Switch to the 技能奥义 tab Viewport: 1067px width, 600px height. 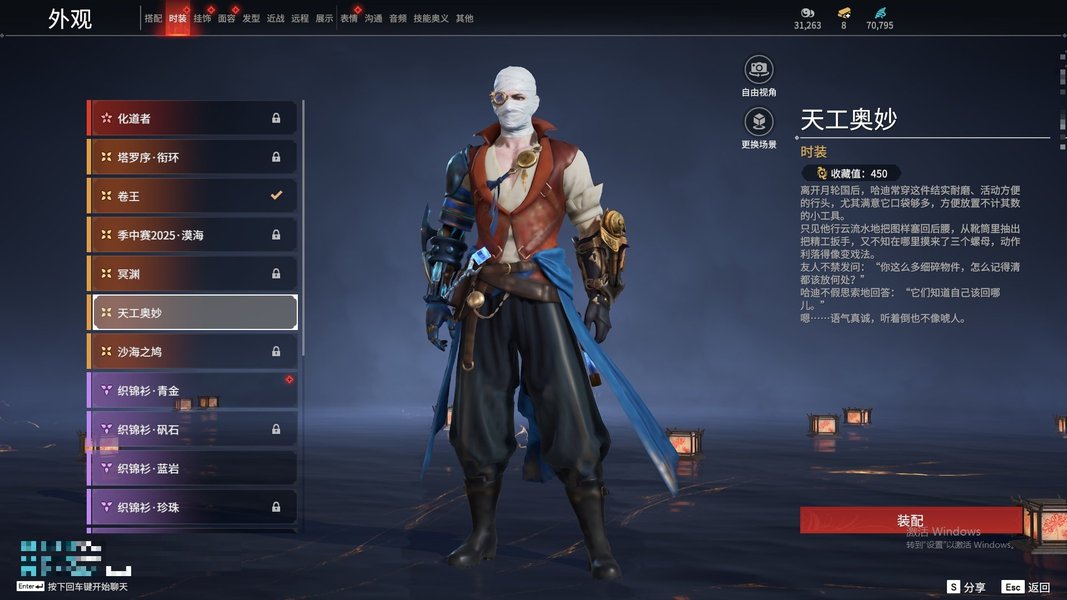pos(431,18)
